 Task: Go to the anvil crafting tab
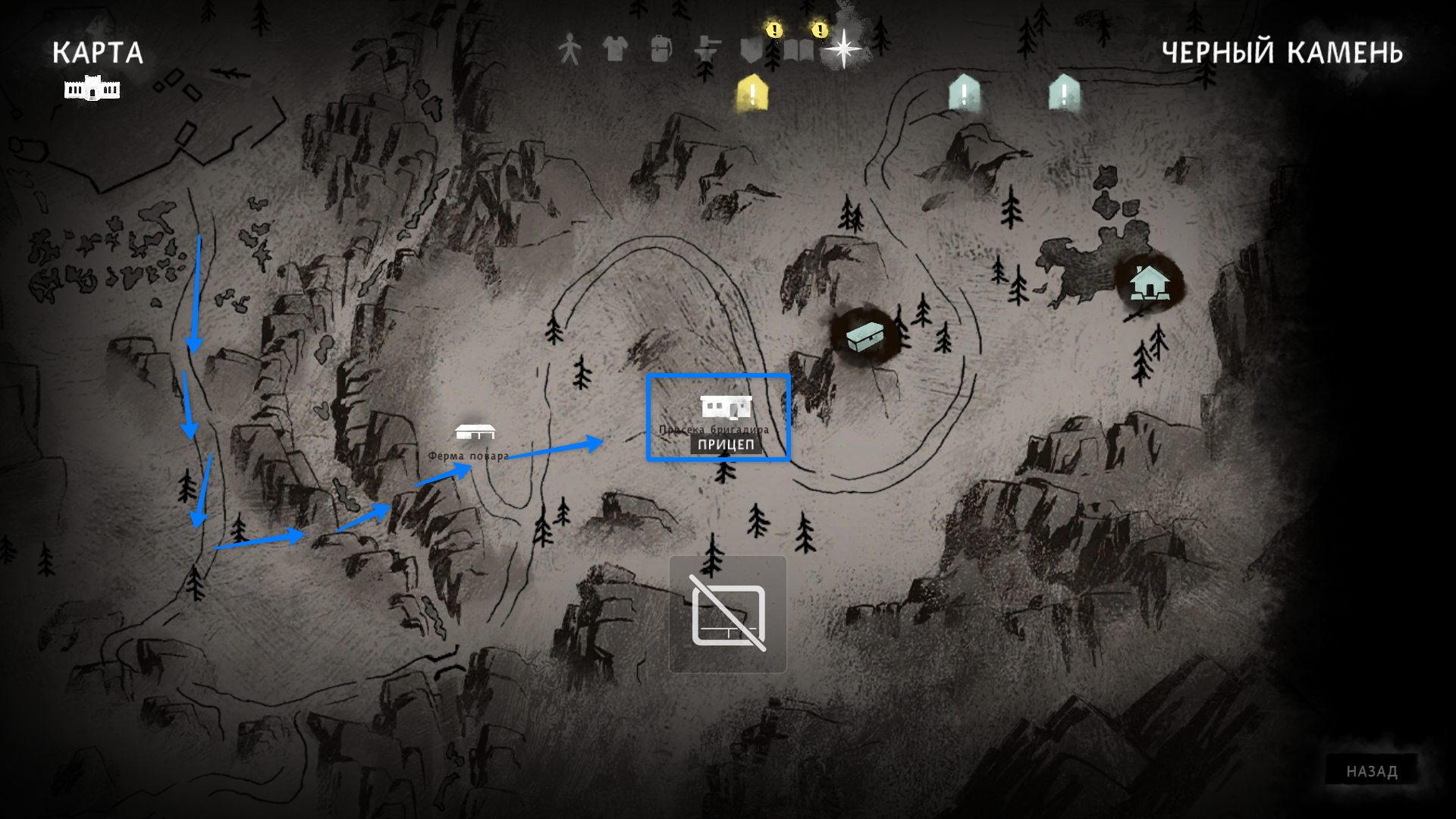pos(707,50)
